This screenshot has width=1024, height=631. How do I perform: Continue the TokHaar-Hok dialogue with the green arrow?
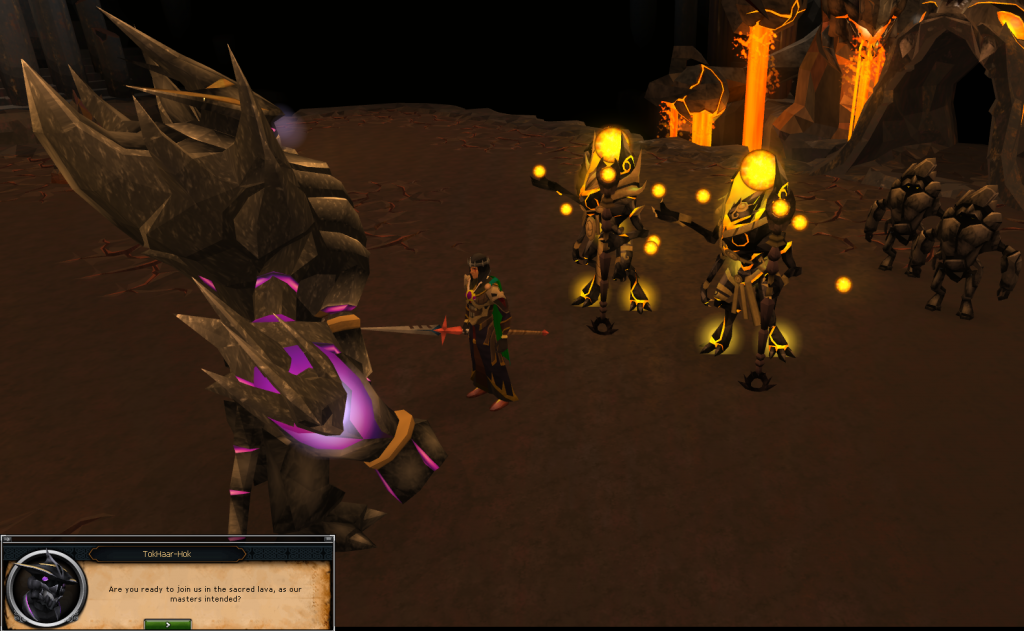click(x=167, y=624)
